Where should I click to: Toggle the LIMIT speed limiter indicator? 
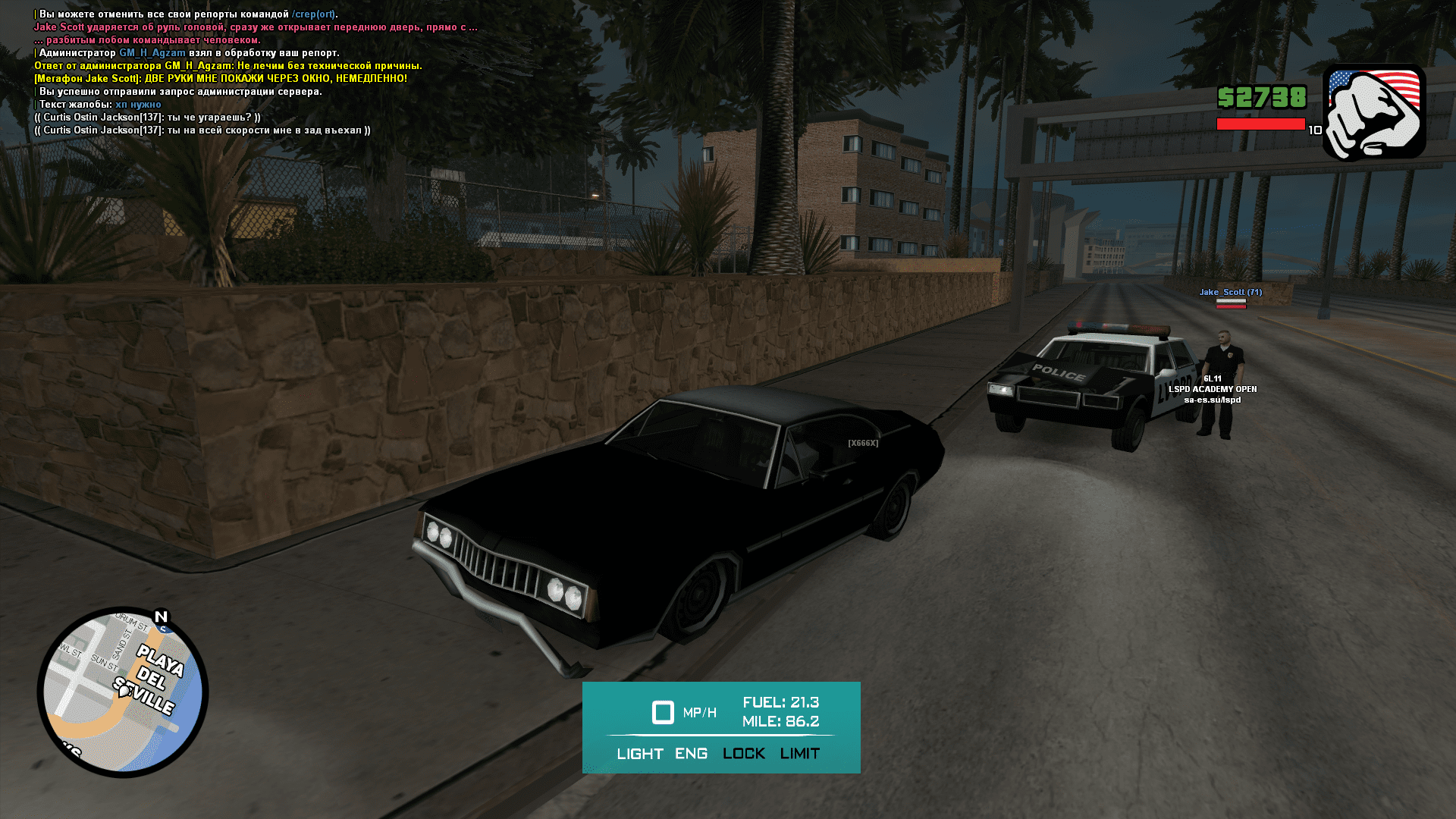tap(800, 754)
